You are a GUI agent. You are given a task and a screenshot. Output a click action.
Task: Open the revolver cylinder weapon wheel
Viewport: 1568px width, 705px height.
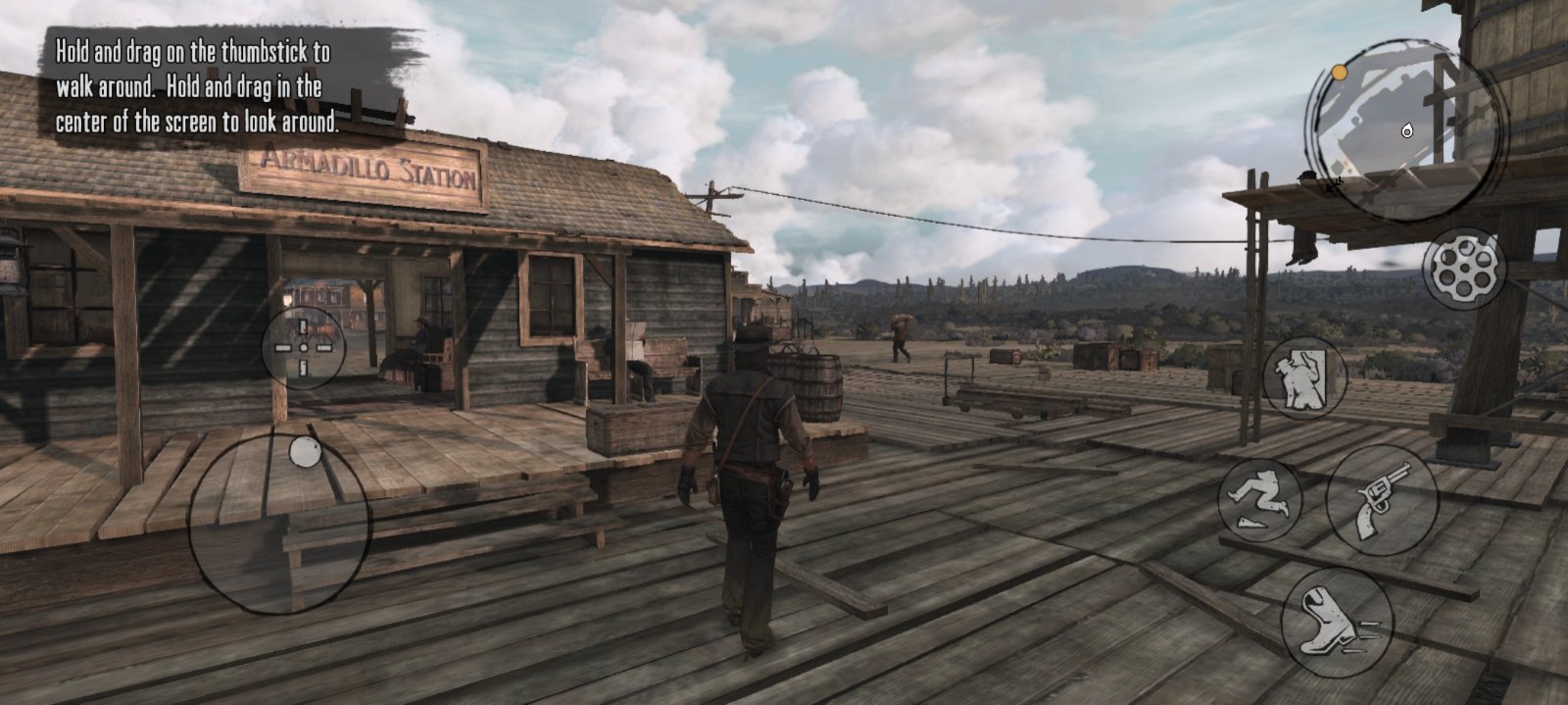(x=1462, y=268)
